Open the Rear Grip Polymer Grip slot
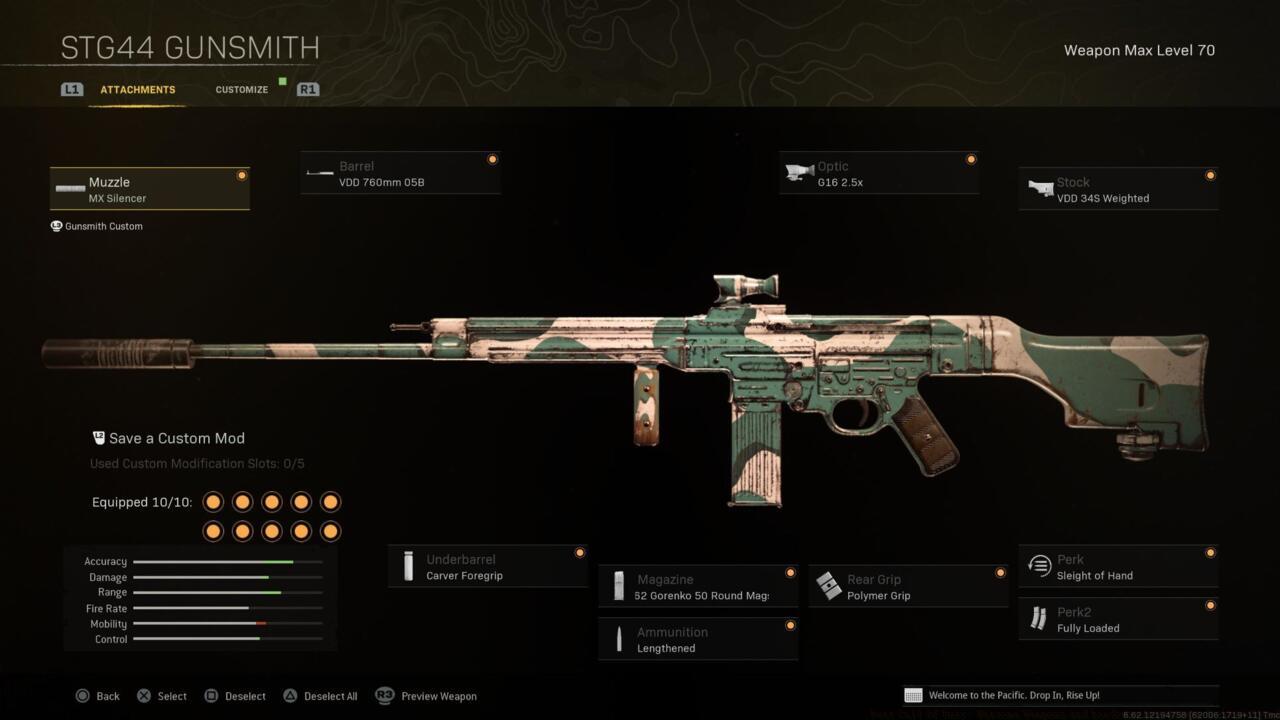Screen dimensions: 1280x720 click(x=907, y=587)
